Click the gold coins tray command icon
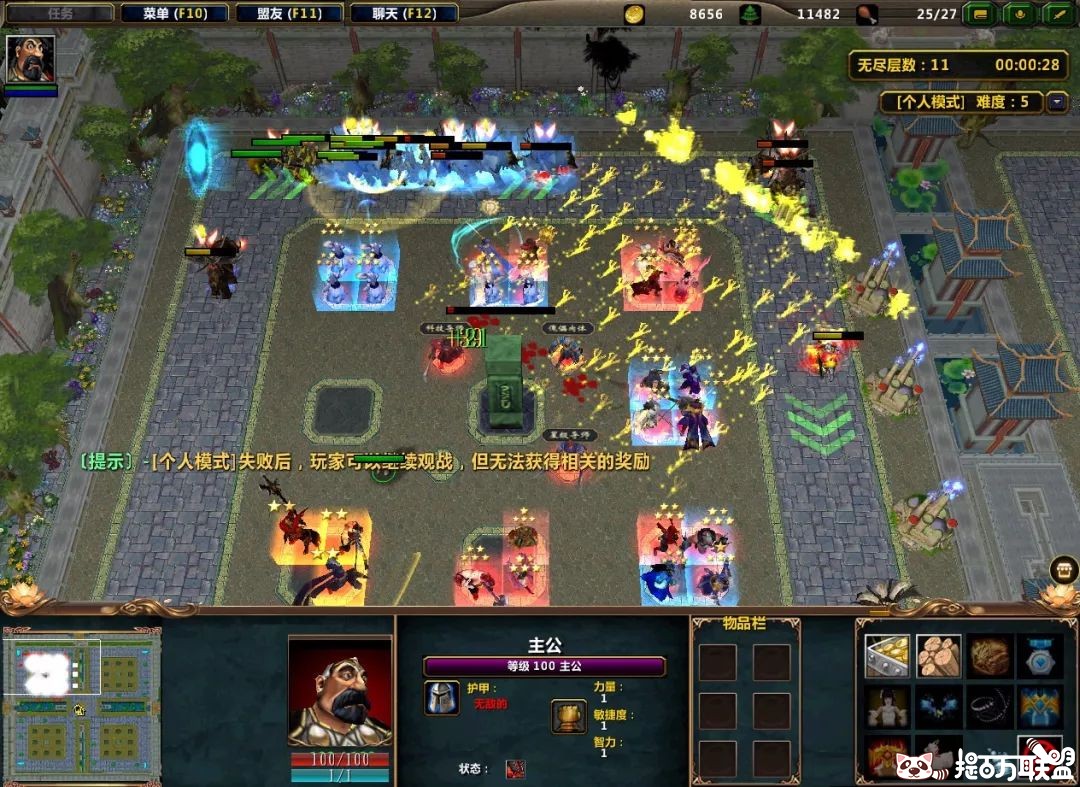1080x787 pixels. point(887,656)
